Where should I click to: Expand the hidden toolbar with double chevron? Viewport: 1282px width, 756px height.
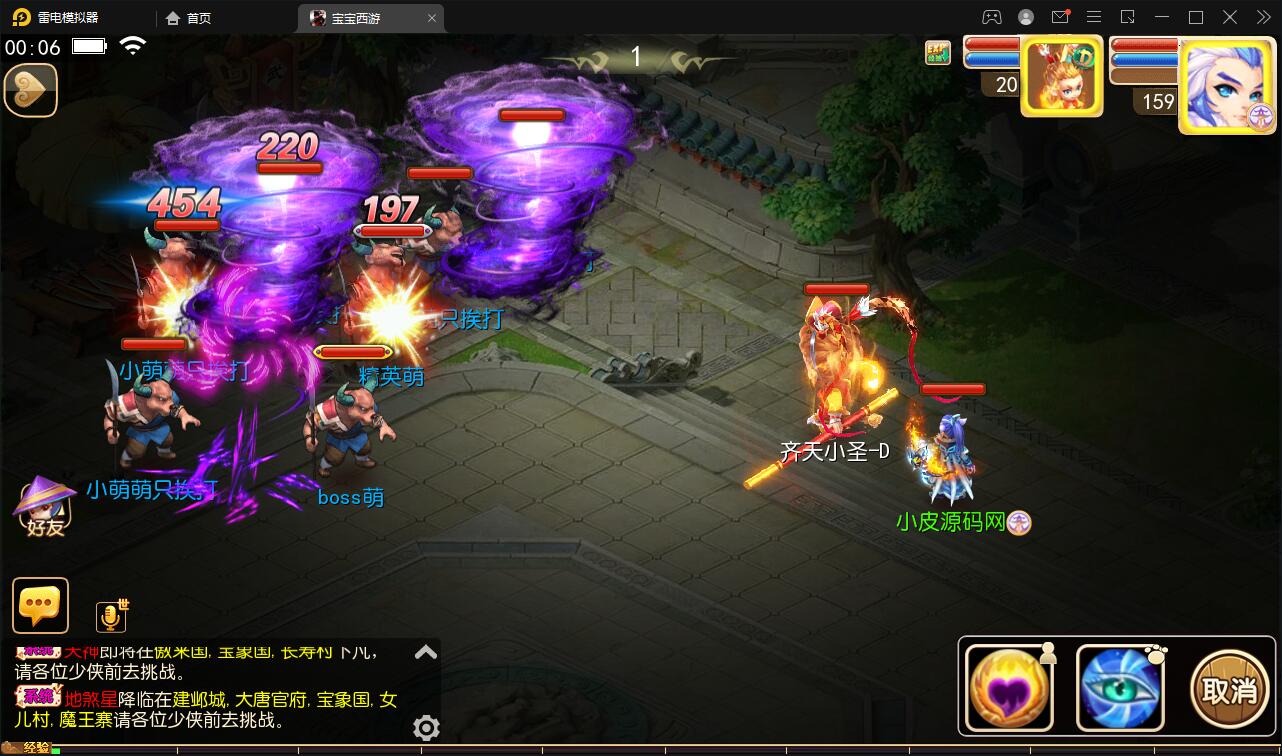click(x=1262, y=17)
